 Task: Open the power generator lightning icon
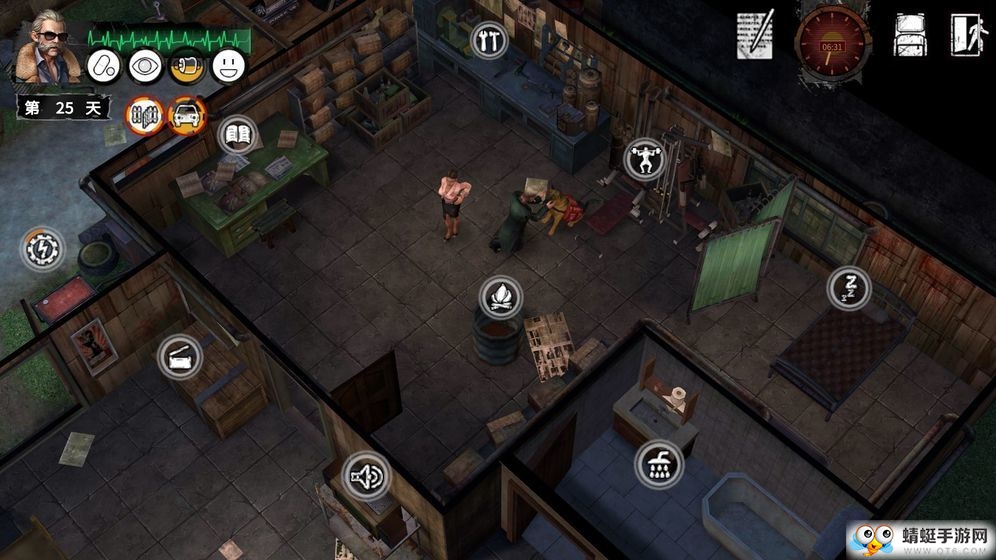point(43,248)
